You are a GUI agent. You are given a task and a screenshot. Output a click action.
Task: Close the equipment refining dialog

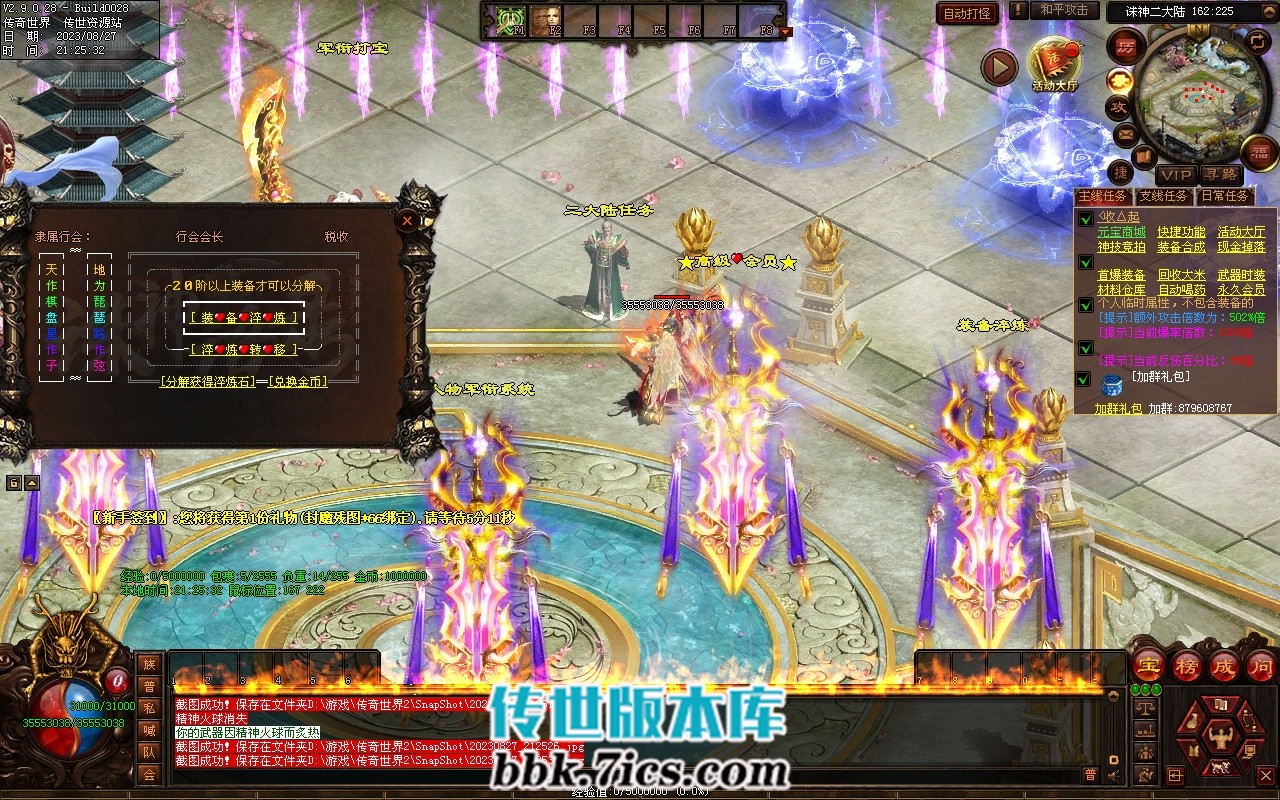coord(407,220)
